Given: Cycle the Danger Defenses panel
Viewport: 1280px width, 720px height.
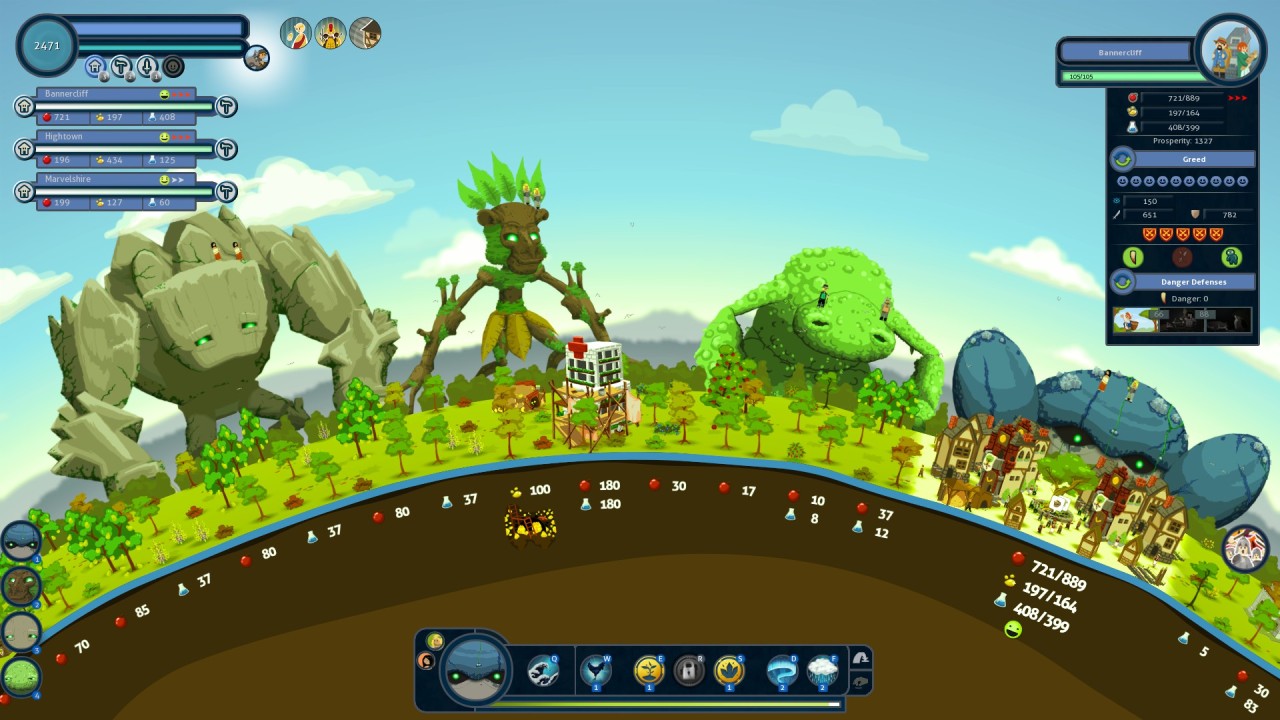Looking at the screenshot, I should (1122, 282).
